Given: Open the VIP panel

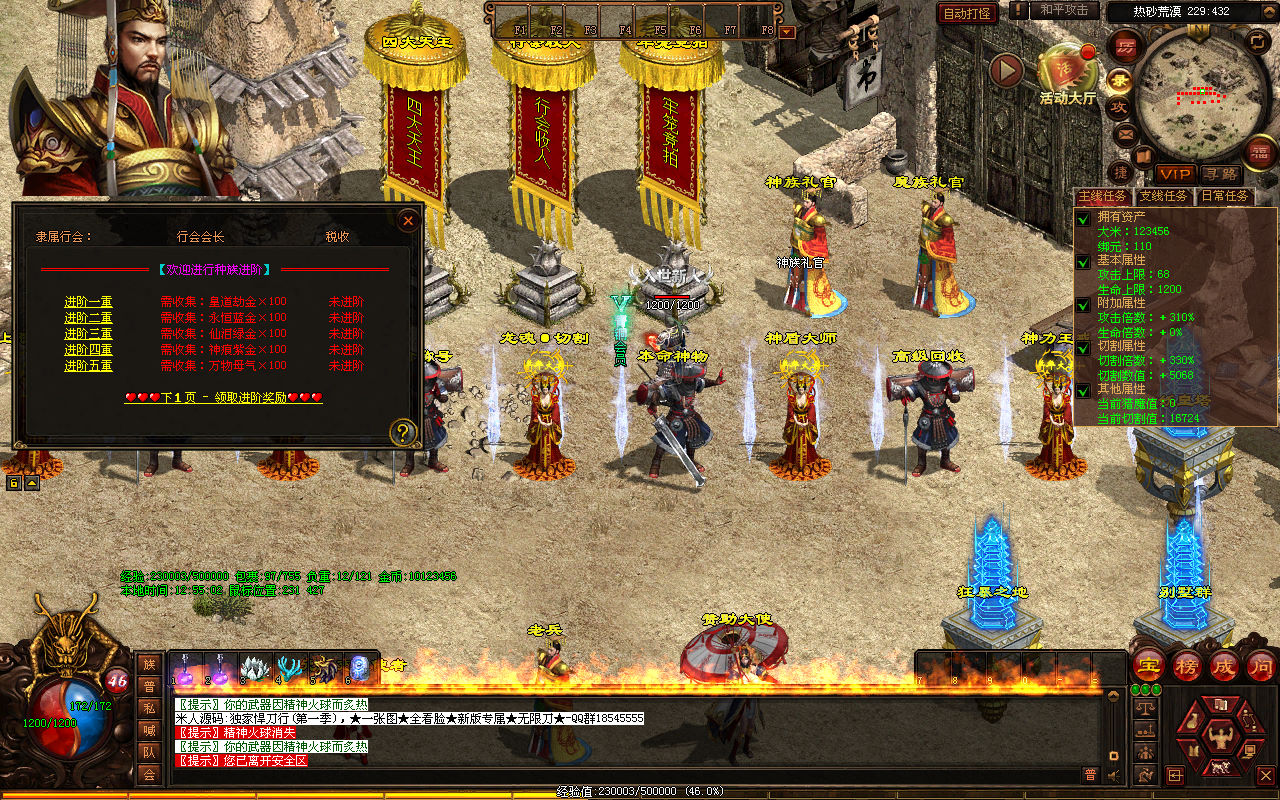Looking at the screenshot, I should [1175, 173].
